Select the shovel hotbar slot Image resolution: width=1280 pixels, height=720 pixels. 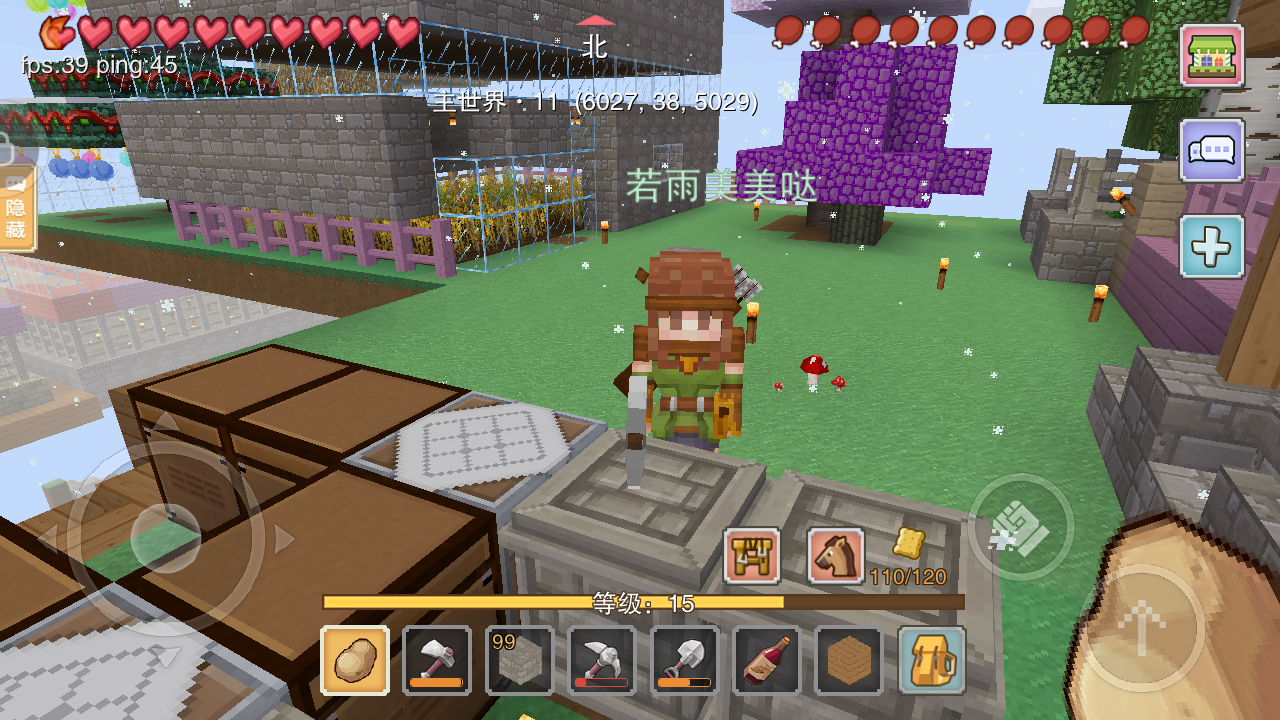click(684, 660)
